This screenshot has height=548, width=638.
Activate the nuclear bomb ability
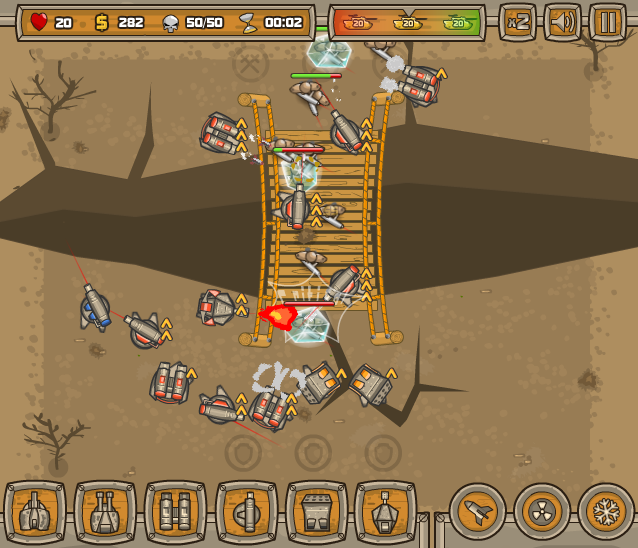(542, 512)
